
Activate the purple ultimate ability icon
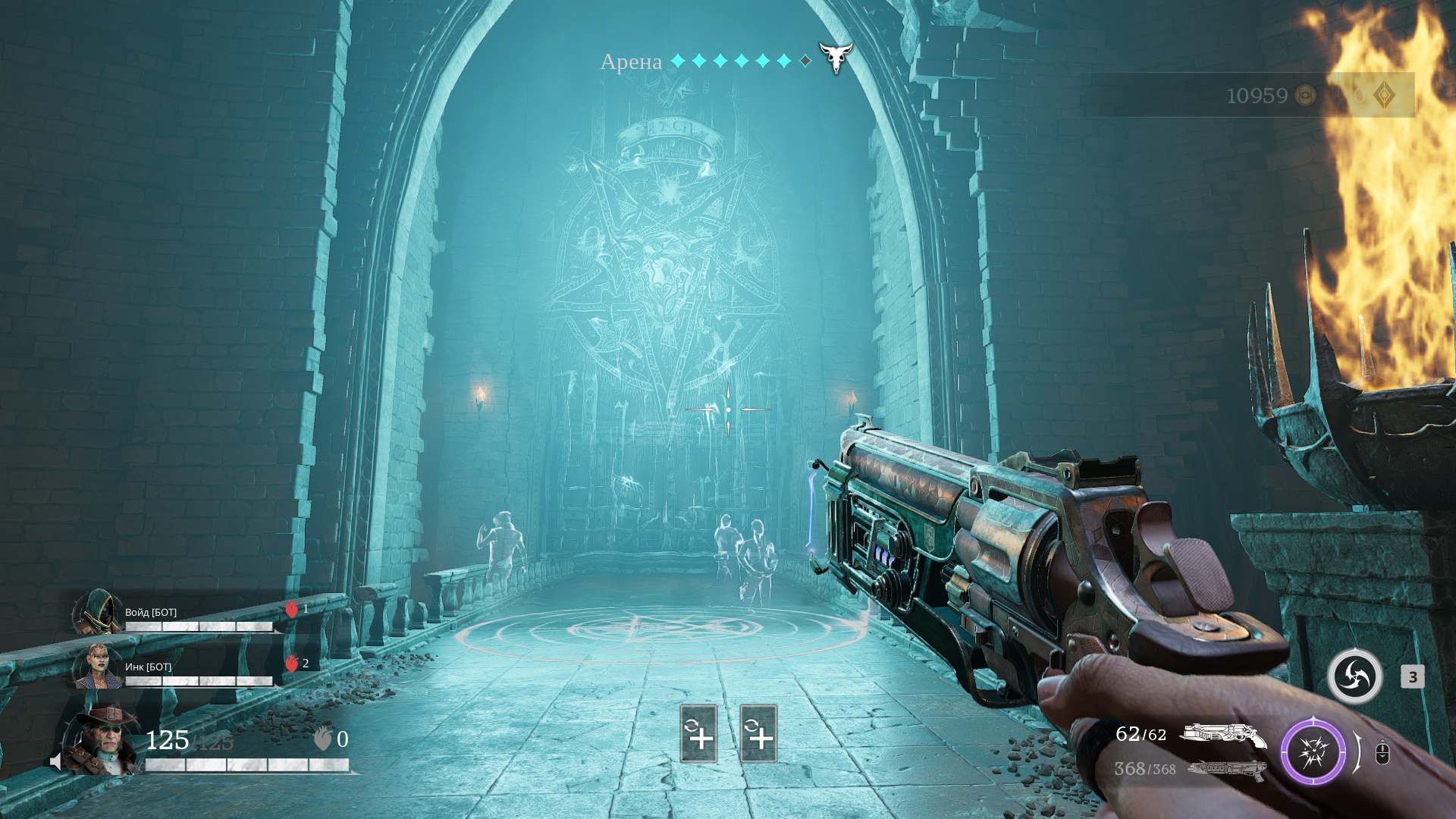1313,752
